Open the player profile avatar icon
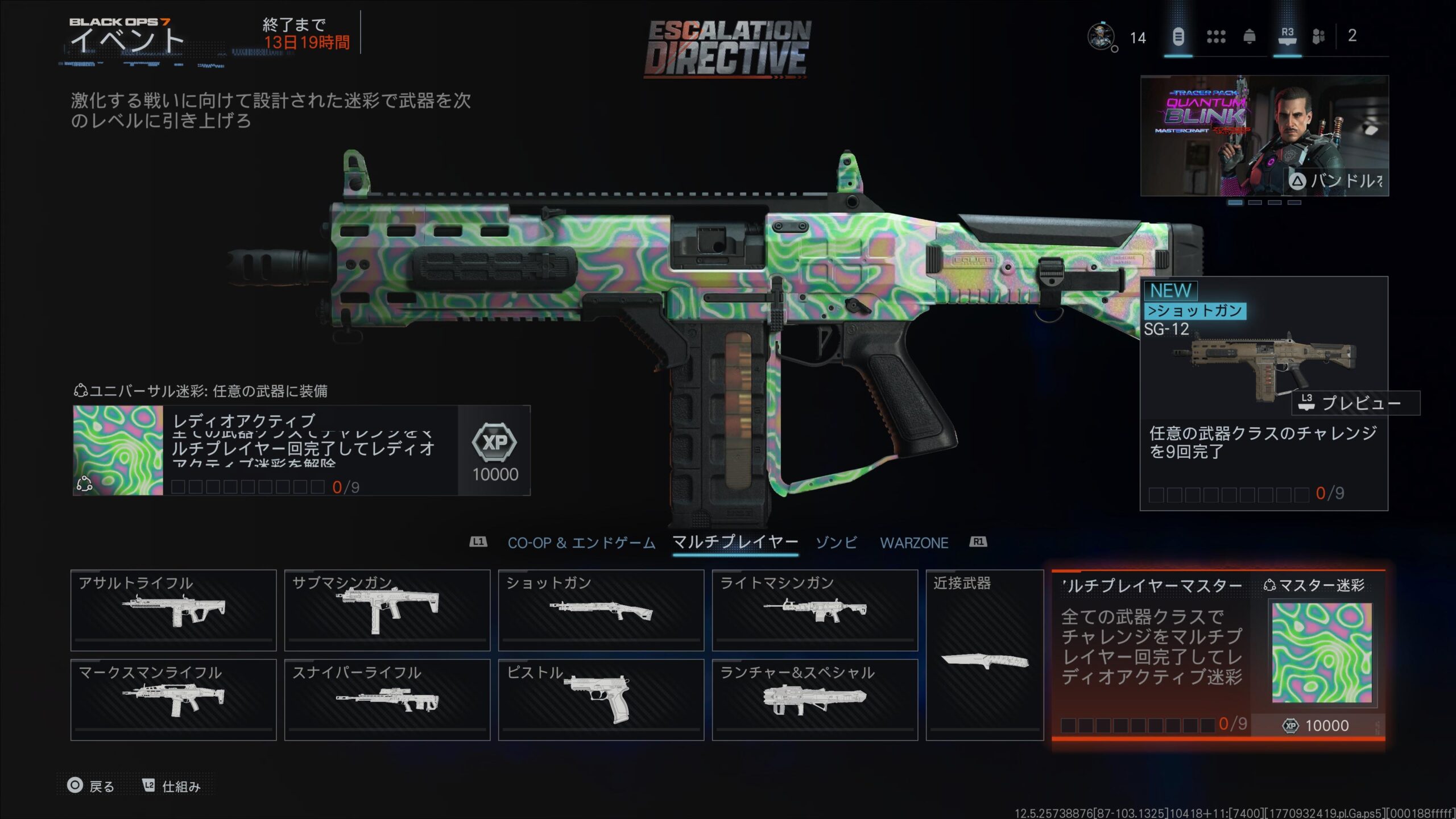Image resolution: width=1456 pixels, height=819 pixels. [1101, 37]
